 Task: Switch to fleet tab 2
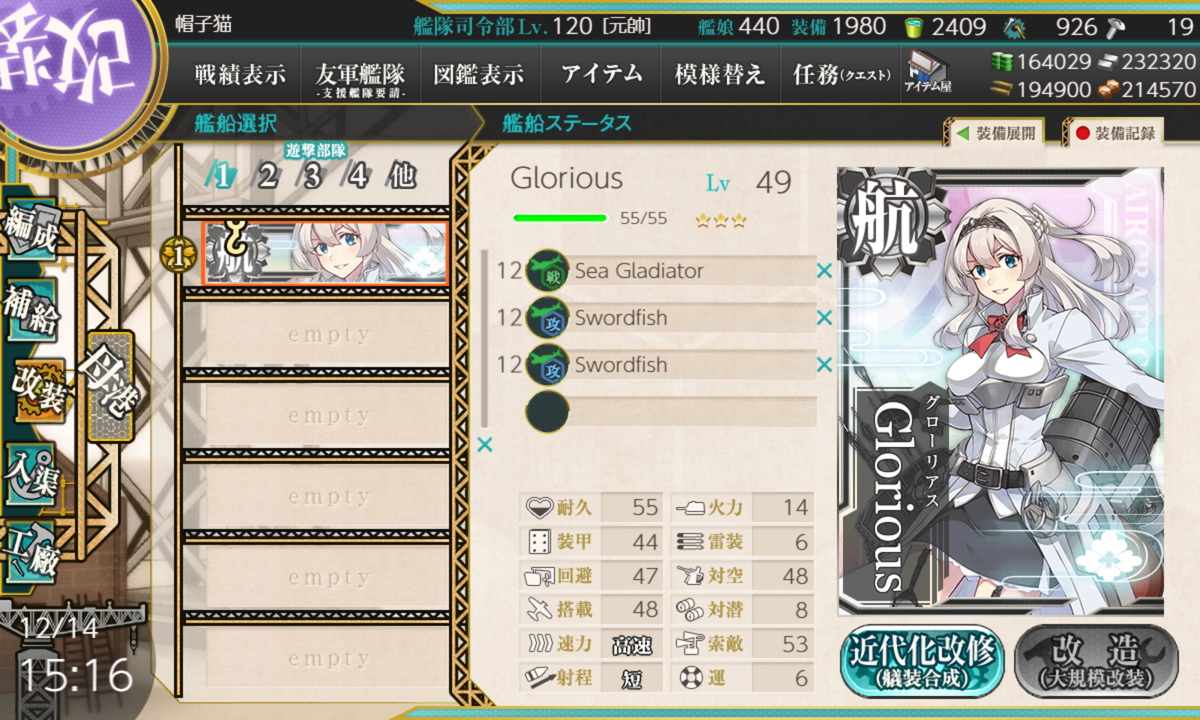pyautogui.click(x=267, y=177)
